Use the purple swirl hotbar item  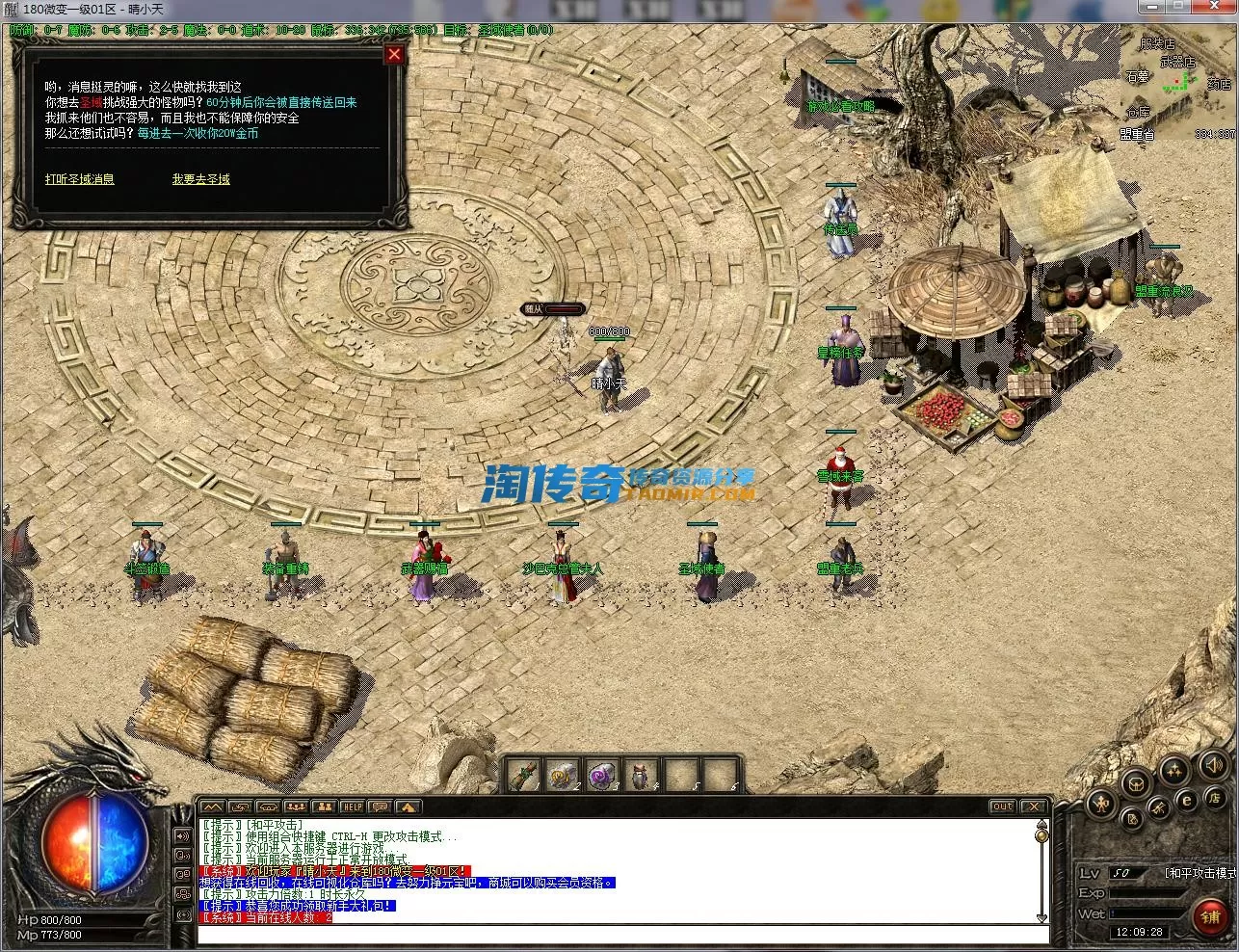pyautogui.click(x=600, y=775)
